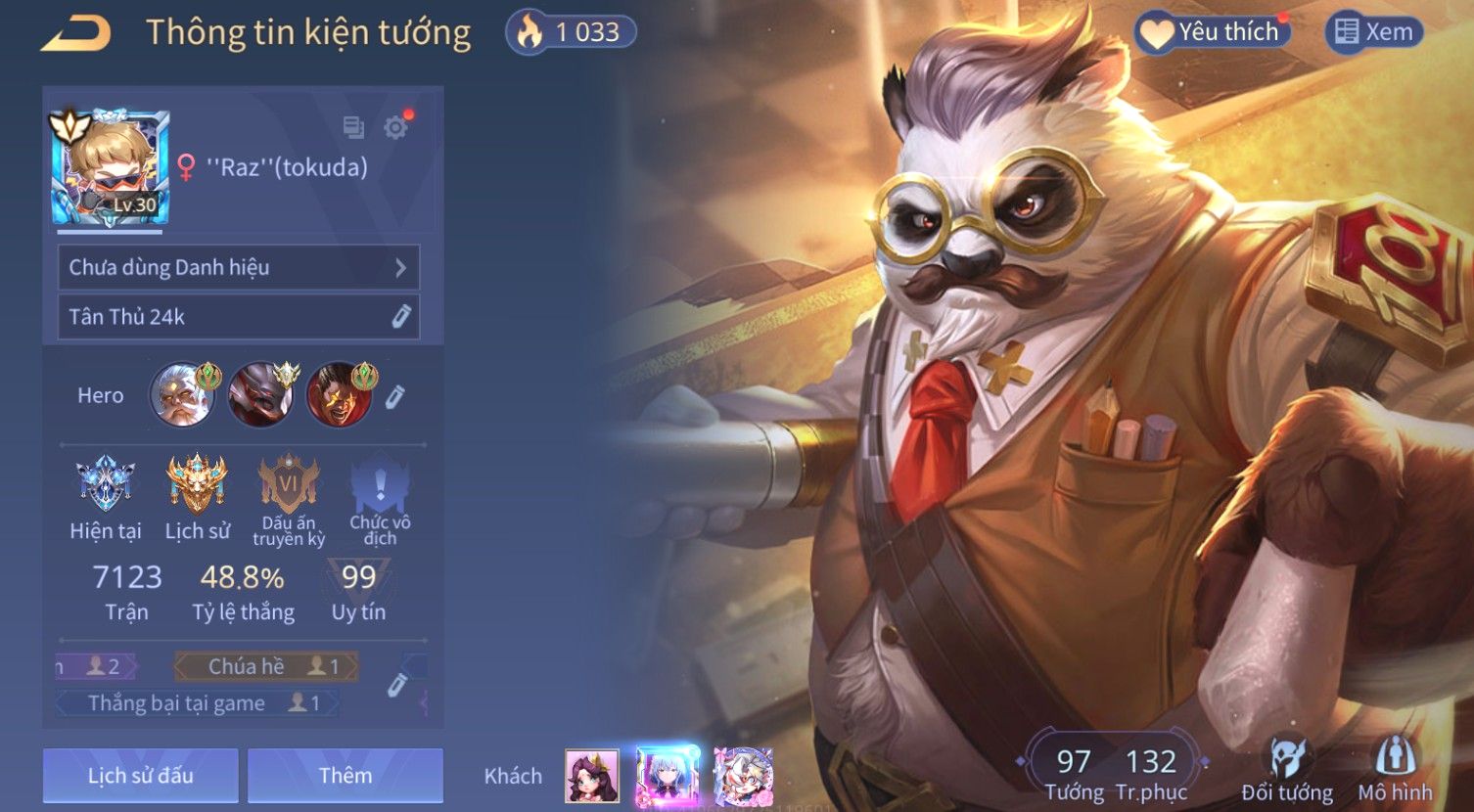Click the Xem view button
1474x812 pixels.
(x=1374, y=32)
